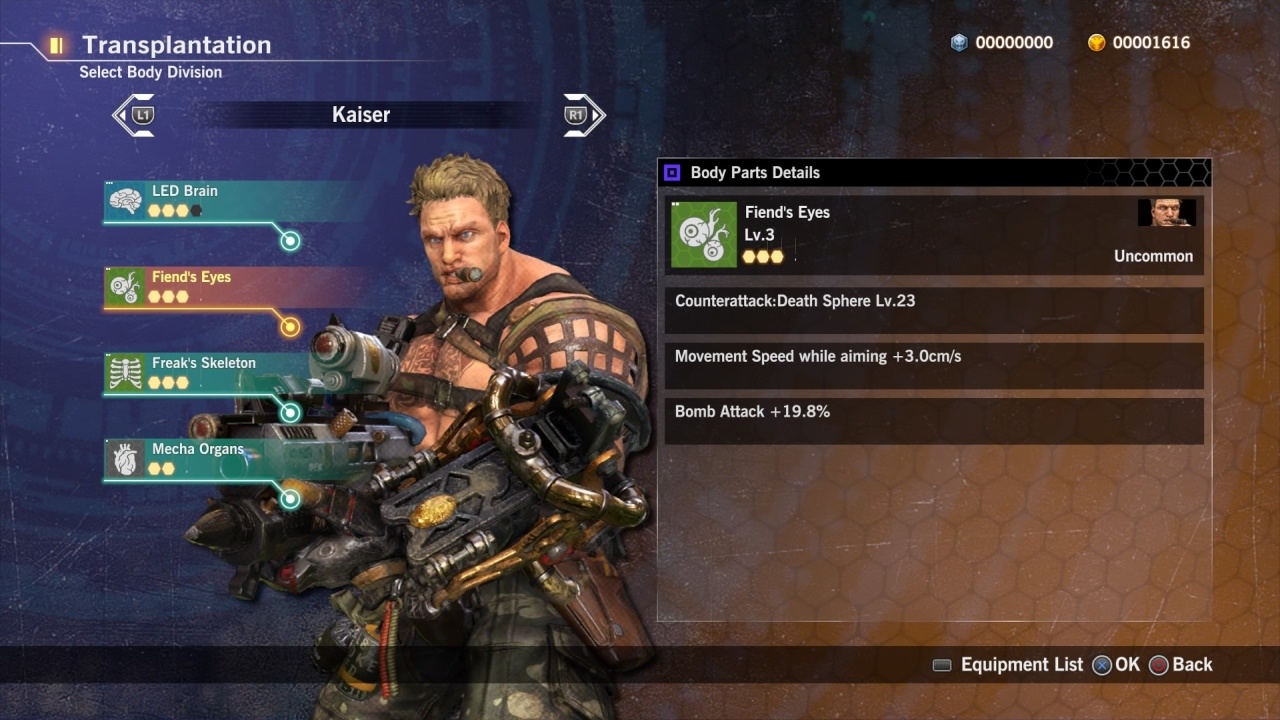This screenshot has height=720, width=1280.
Task: Switch to the next character with right arrow
Action: 584,115
